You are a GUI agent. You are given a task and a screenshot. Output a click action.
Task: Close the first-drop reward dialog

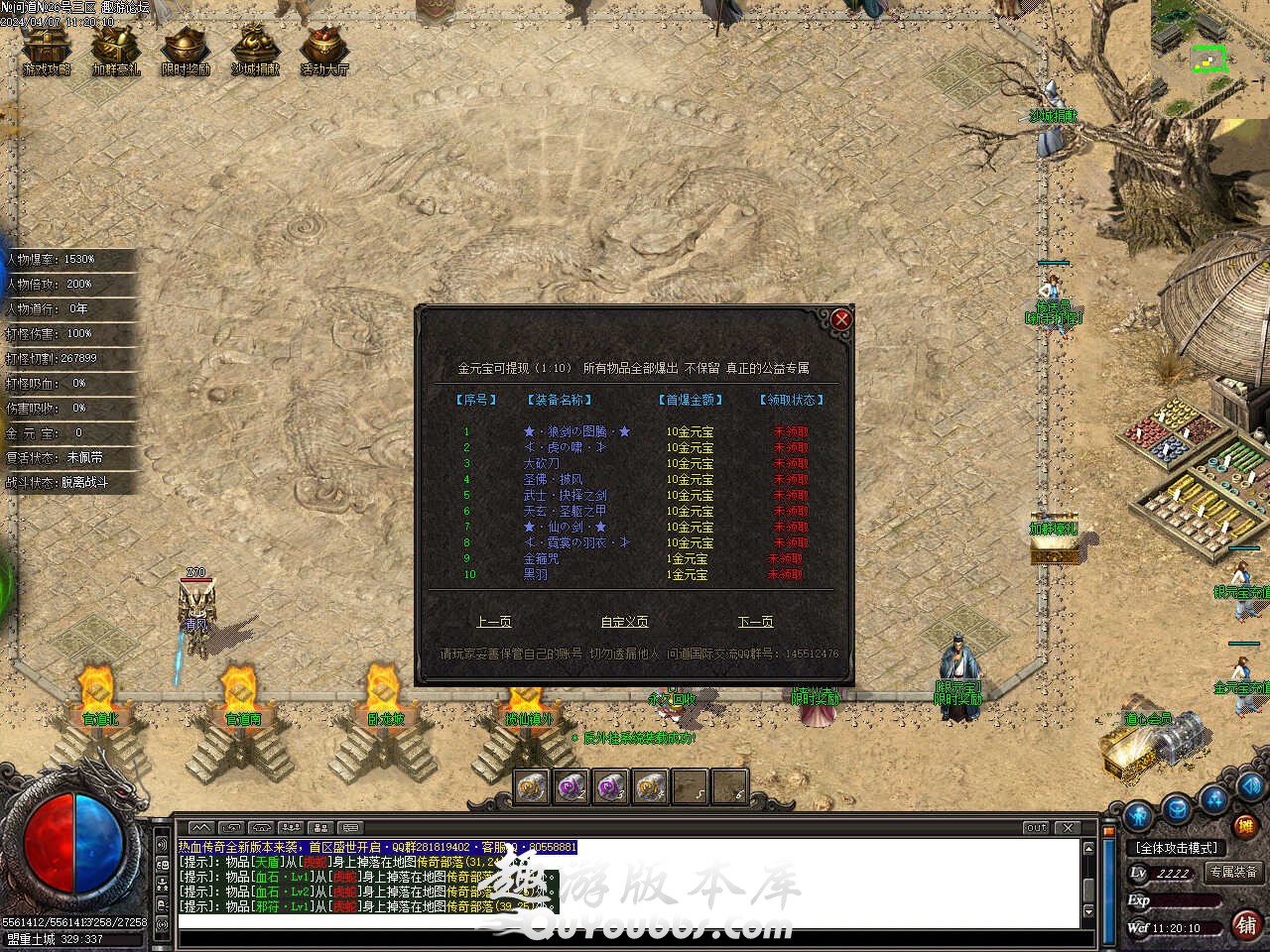pos(841,318)
